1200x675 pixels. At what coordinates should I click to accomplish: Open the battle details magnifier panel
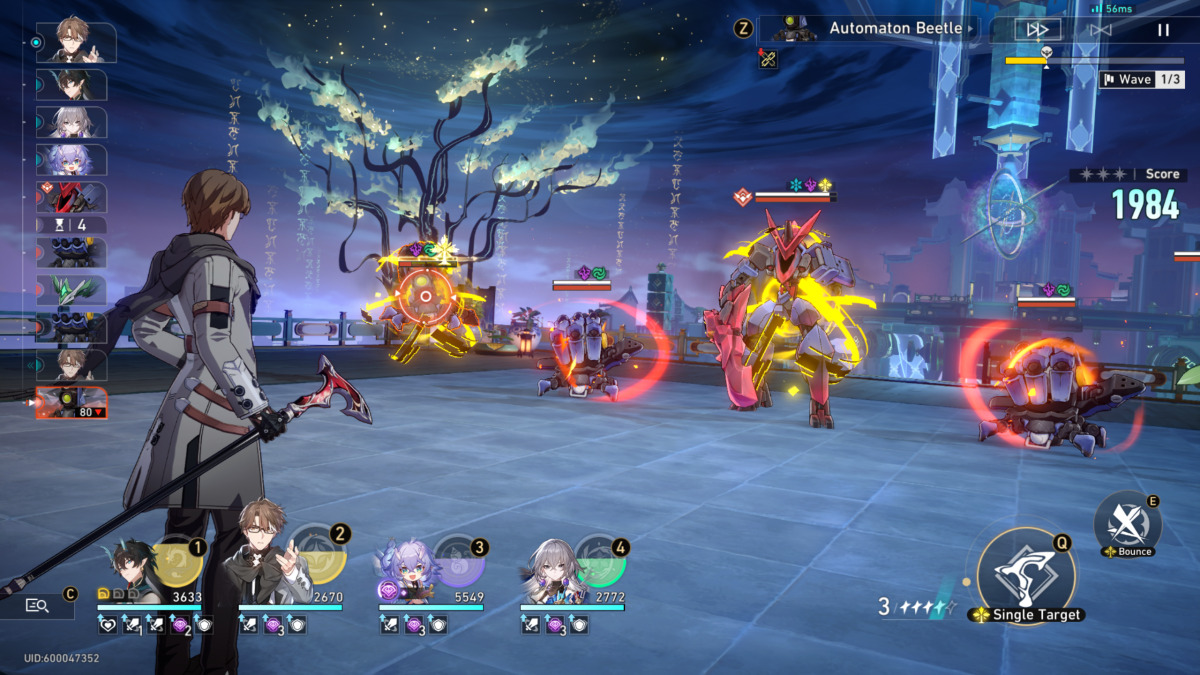coord(38,605)
